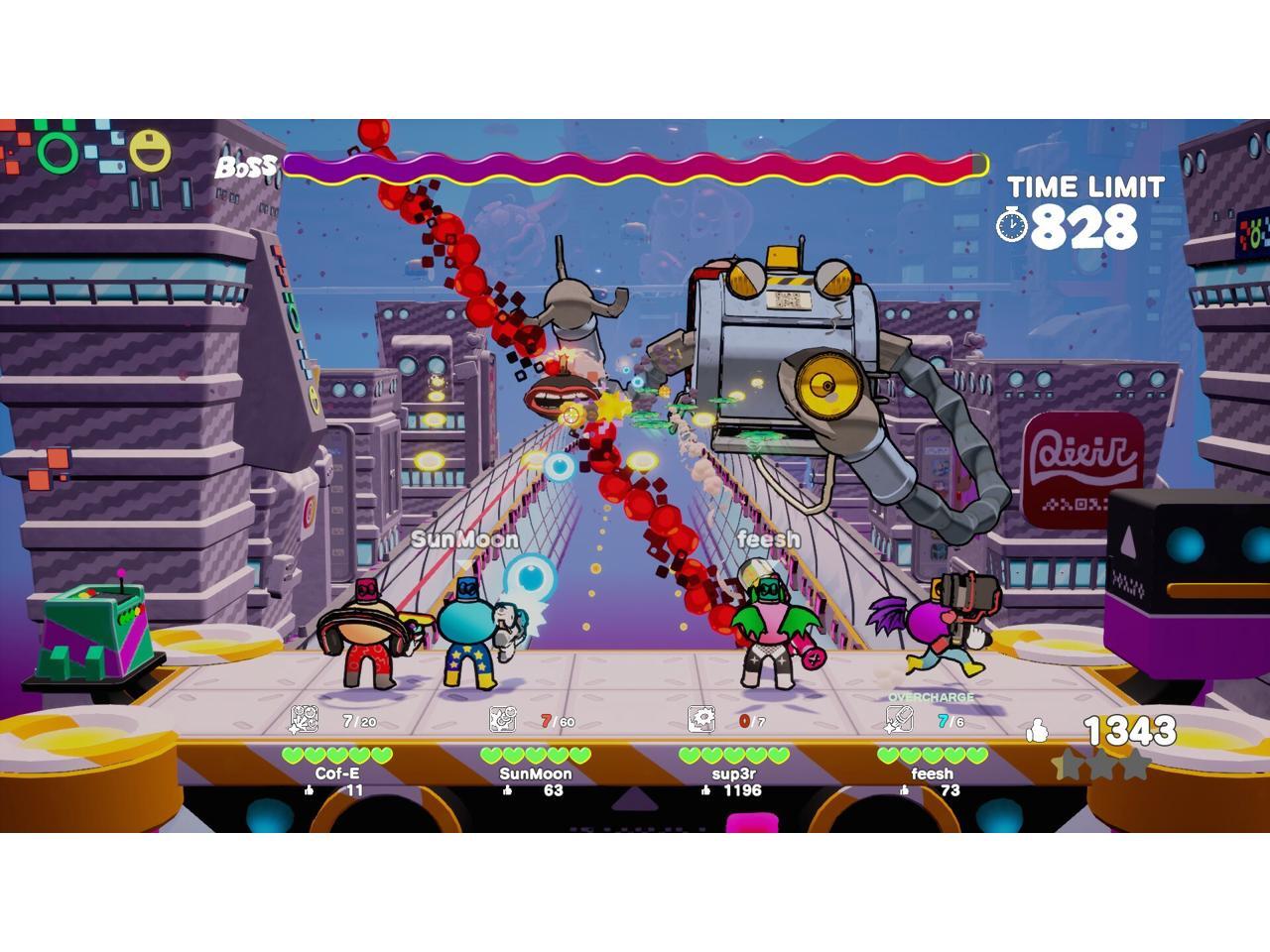
Task: Select the sup3r player name label
Action: click(x=734, y=773)
